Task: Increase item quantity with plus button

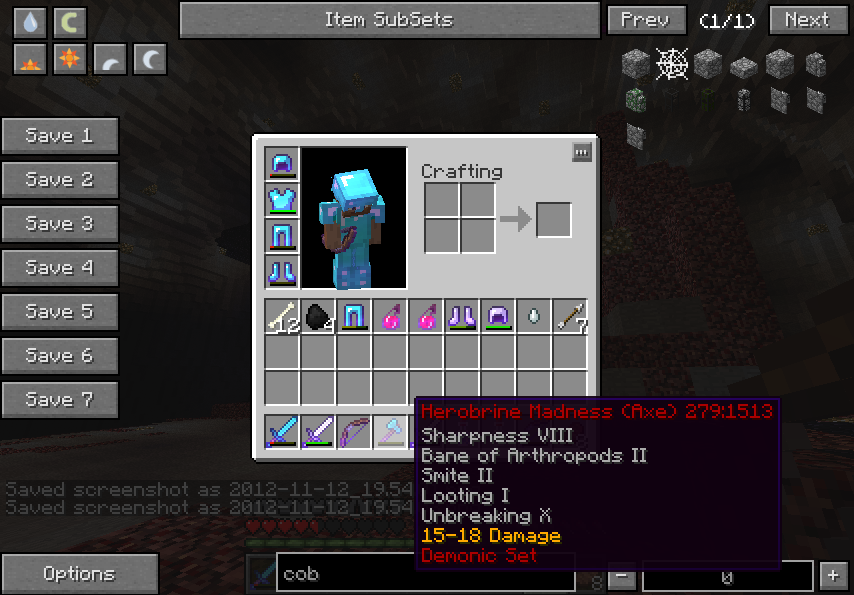Action: 833,575
